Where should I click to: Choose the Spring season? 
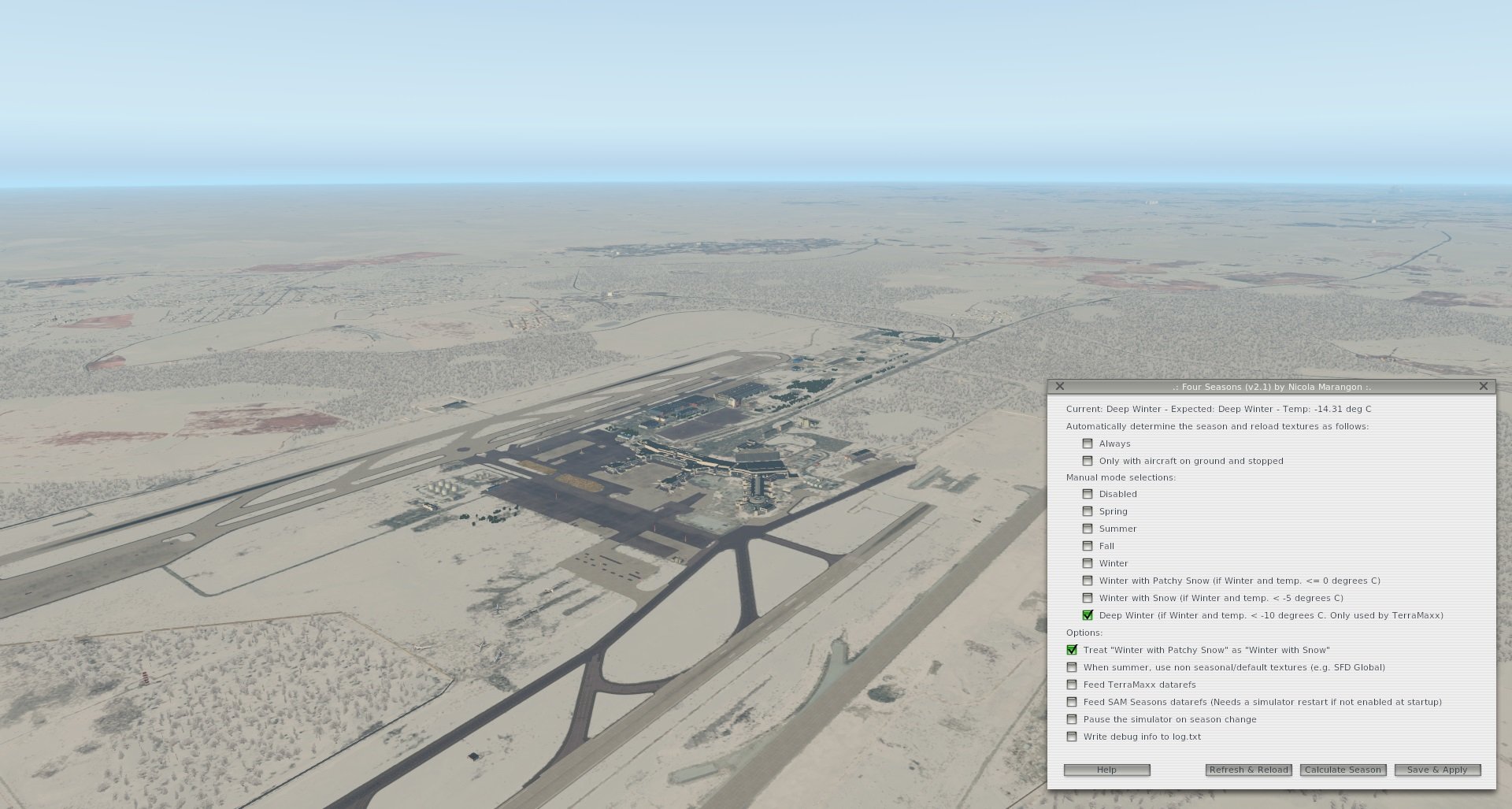[x=1088, y=511]
